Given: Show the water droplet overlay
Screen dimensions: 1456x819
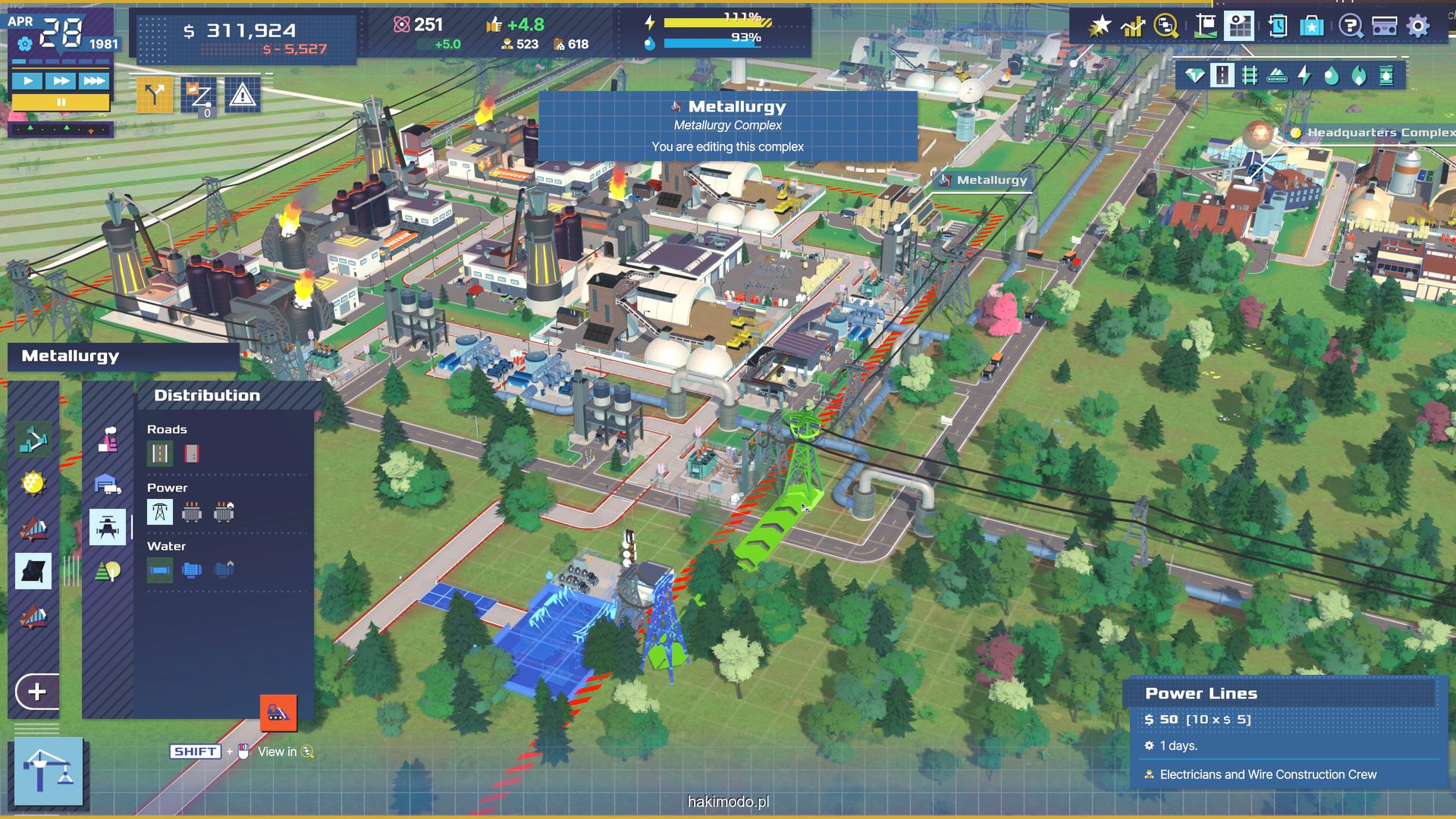Looking at the screenshot, I should (1332, 75).
